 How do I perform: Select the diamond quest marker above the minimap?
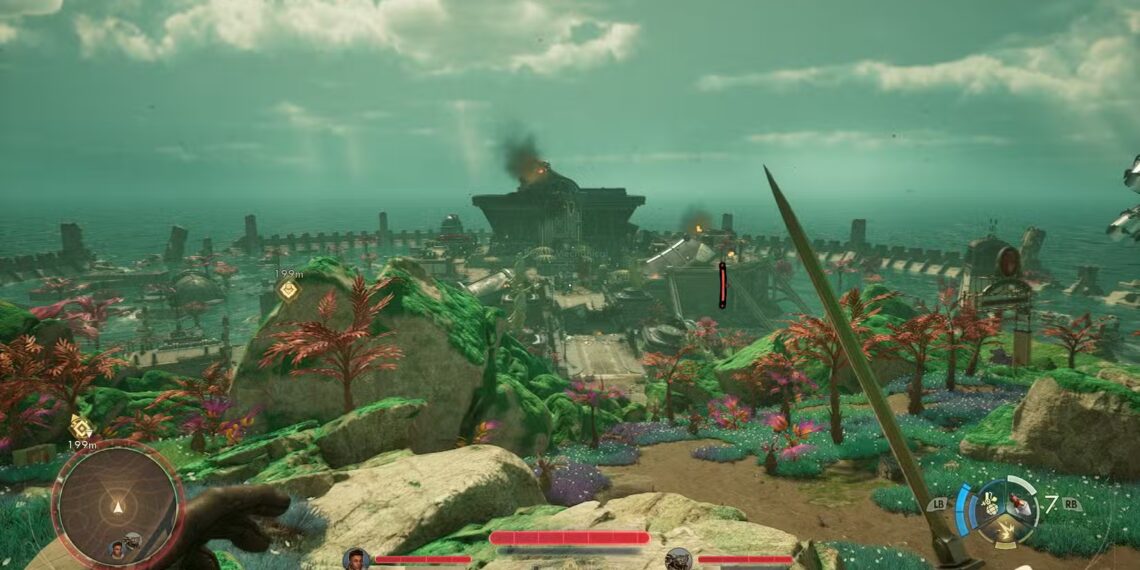pyautogui.click(x=81, y=427)
